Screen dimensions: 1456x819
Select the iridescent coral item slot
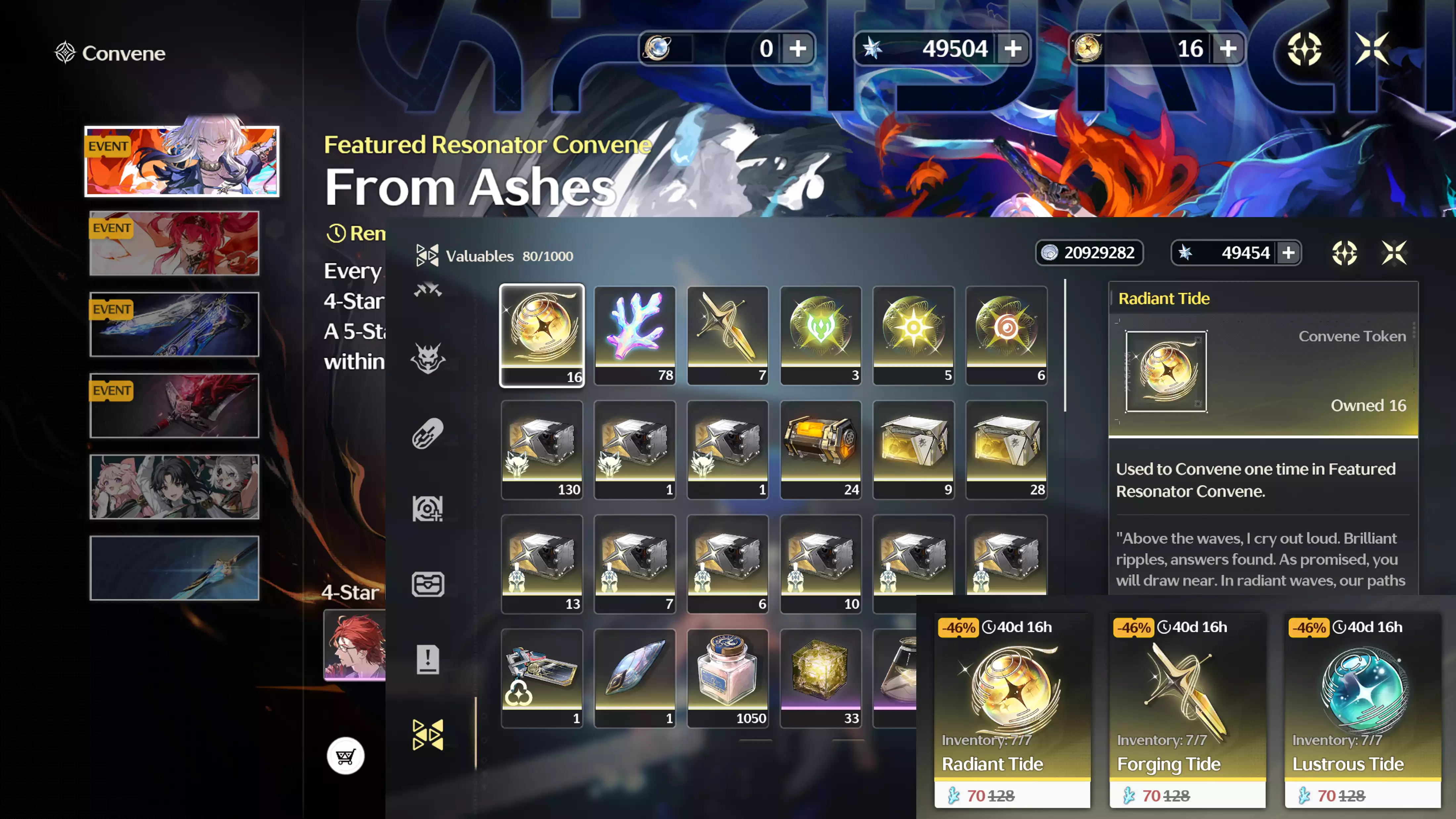point(634,335)
